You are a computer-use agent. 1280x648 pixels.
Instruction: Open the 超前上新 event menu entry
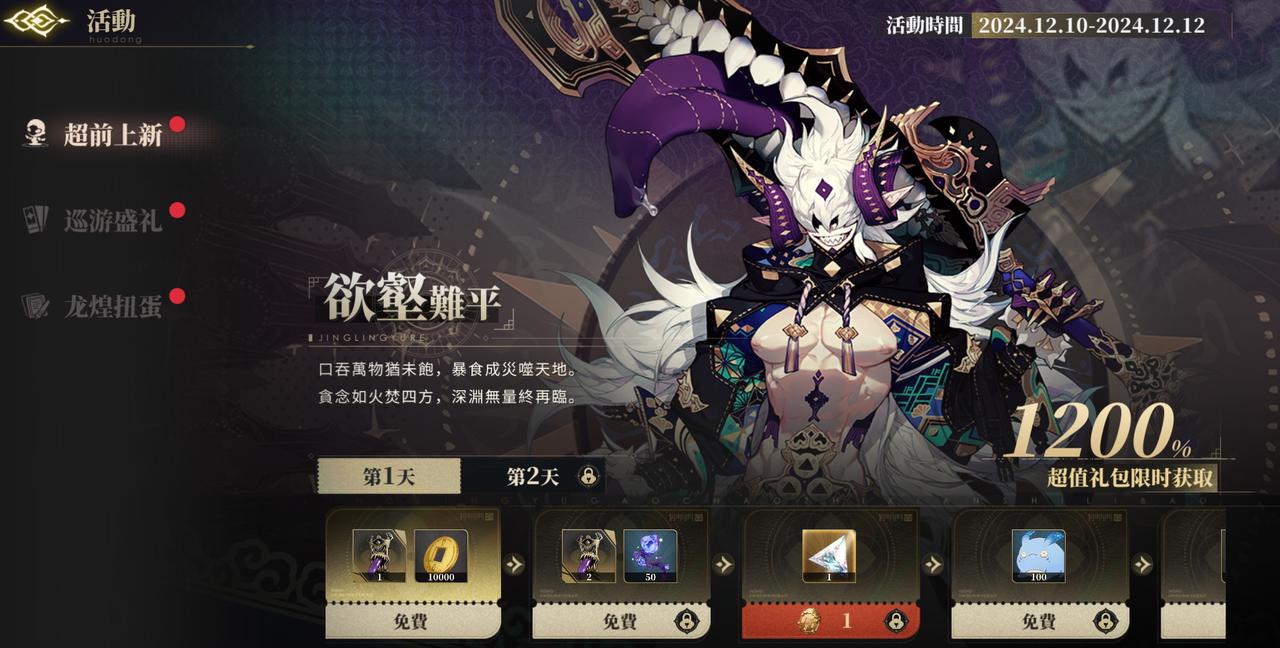[x=112, y=134]
